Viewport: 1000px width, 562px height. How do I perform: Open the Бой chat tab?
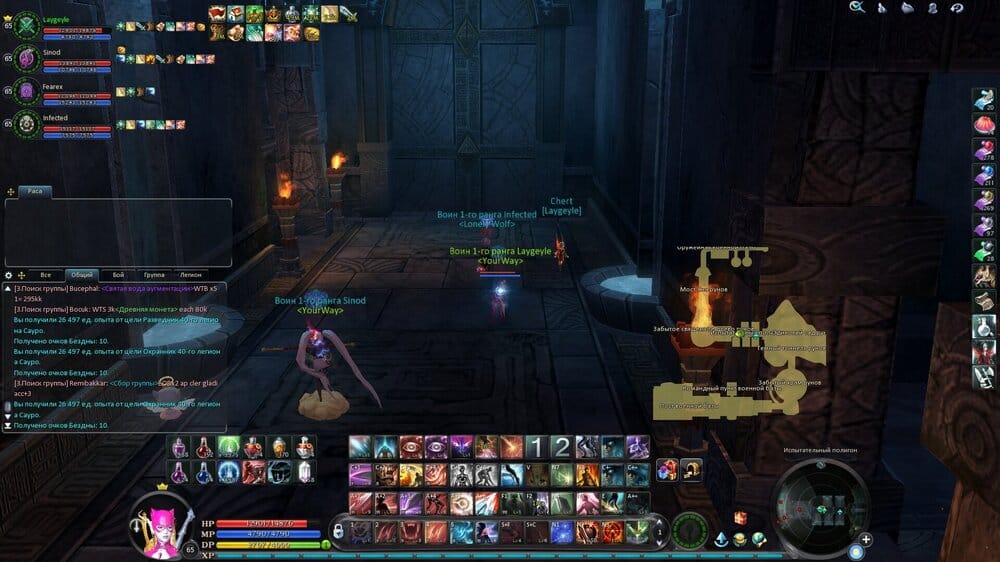[x=119, y=274]
